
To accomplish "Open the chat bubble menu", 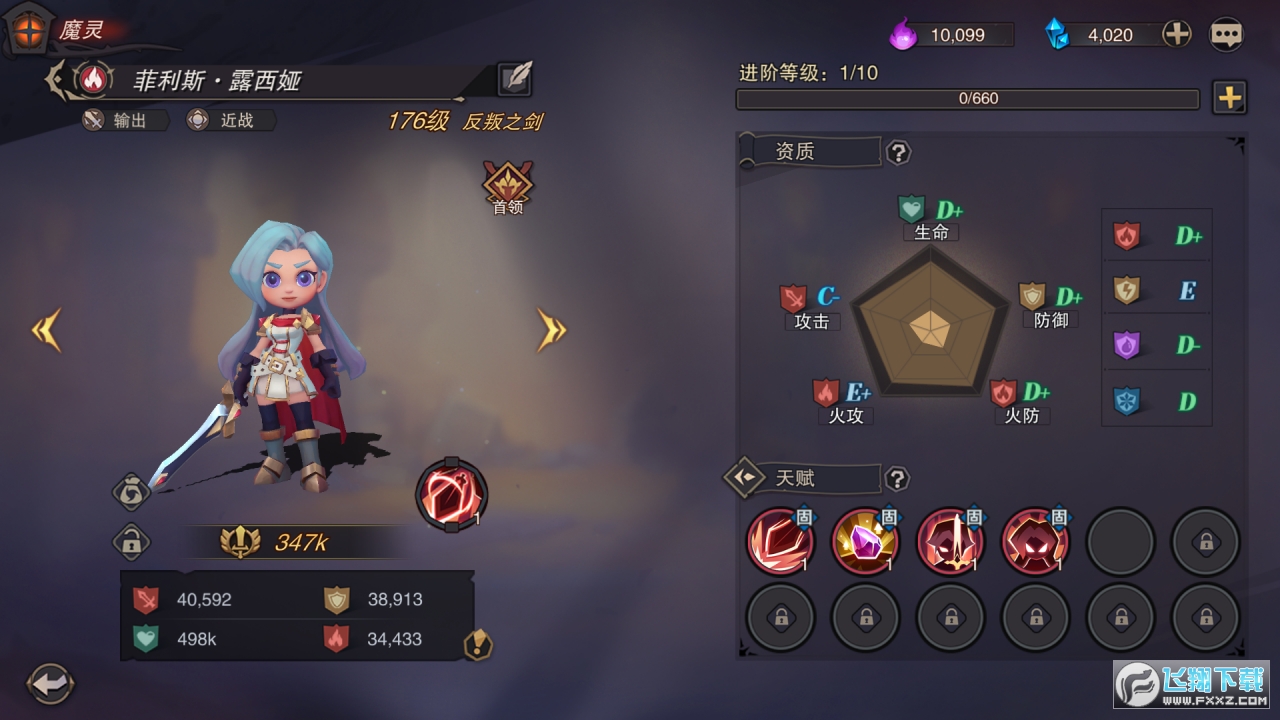I will click(1226, 34).
